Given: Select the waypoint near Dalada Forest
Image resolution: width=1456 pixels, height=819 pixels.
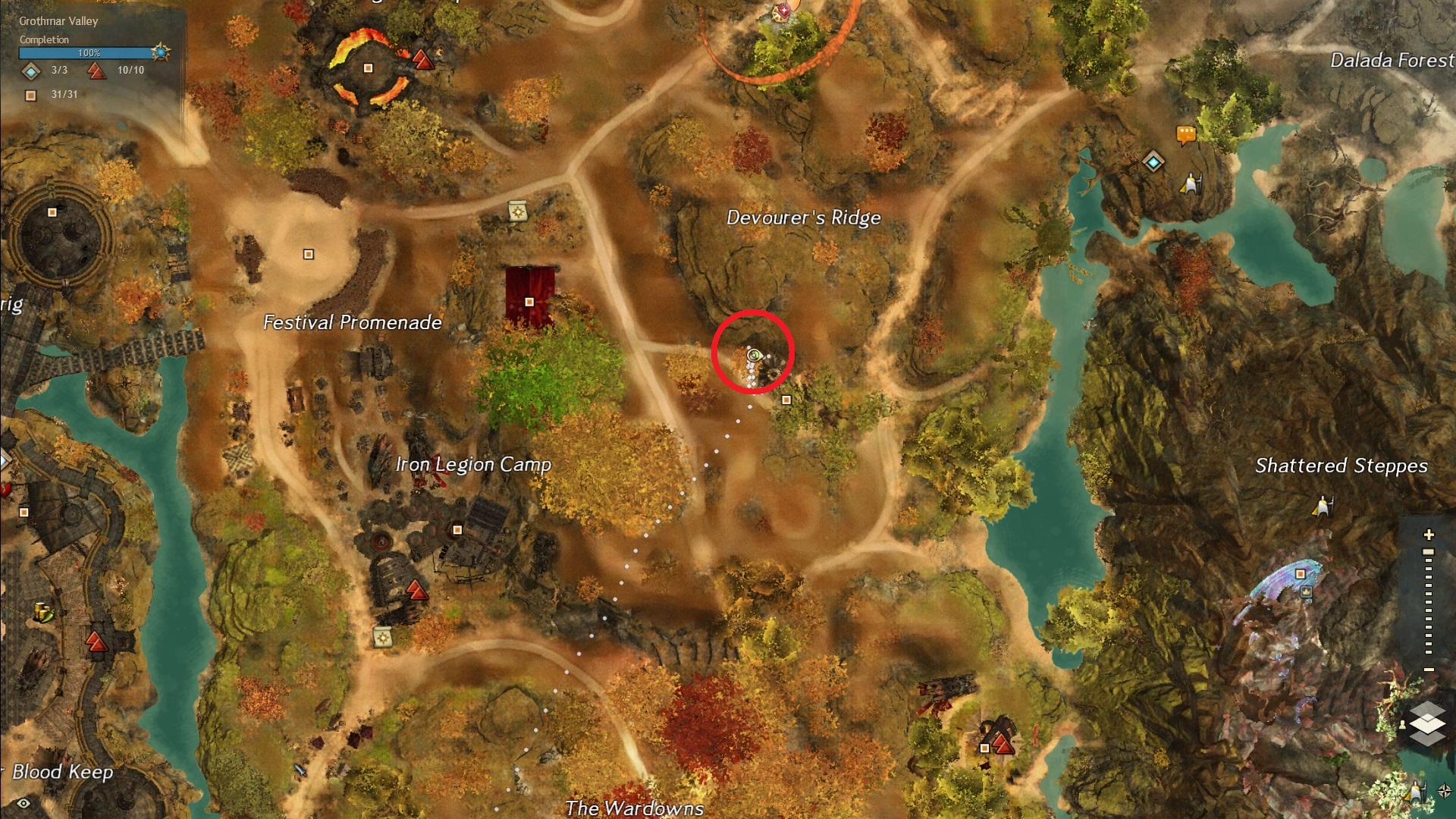Looking at the screenshot, I should click(x=1153, y=161).
